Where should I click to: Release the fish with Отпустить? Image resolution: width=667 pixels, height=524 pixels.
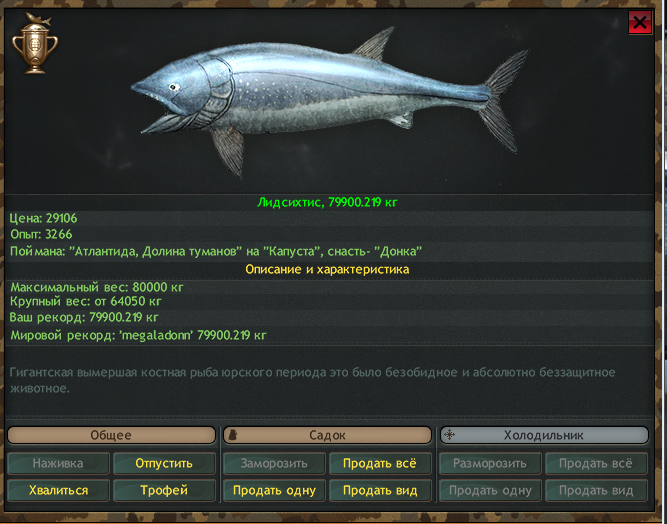point(164,463)
